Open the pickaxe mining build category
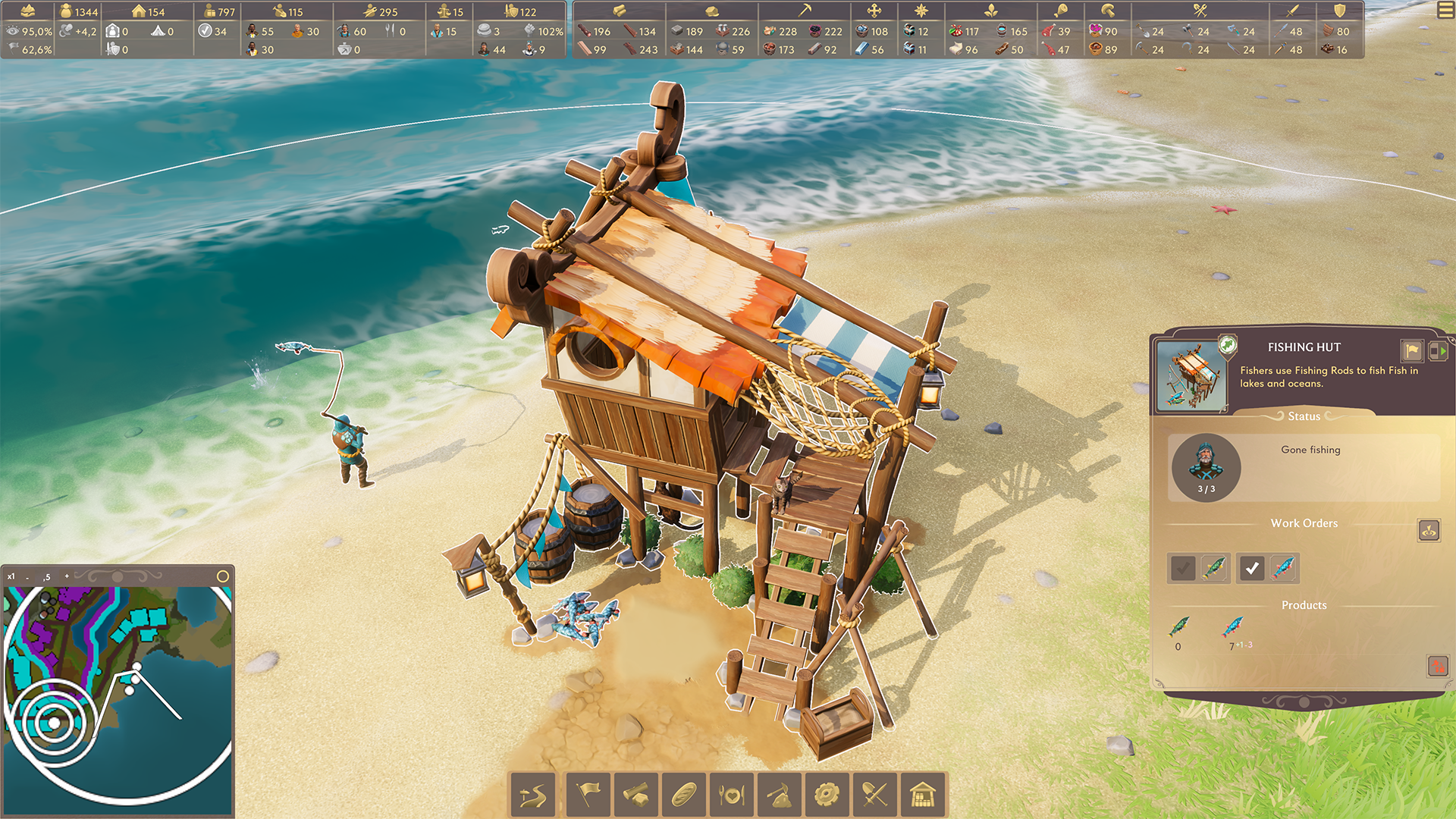1456x819 pixels. tap(779, 795)
